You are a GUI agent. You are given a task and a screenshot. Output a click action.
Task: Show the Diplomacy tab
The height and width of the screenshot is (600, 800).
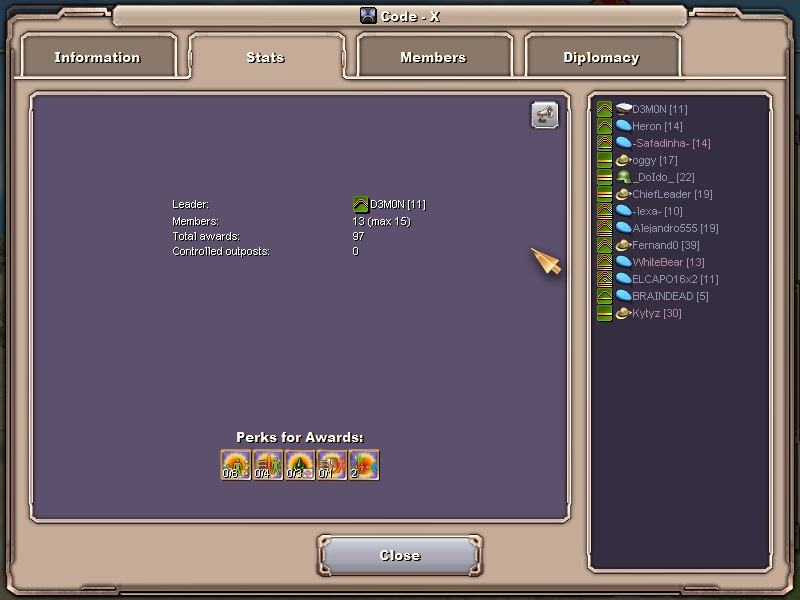click(601, 57)
